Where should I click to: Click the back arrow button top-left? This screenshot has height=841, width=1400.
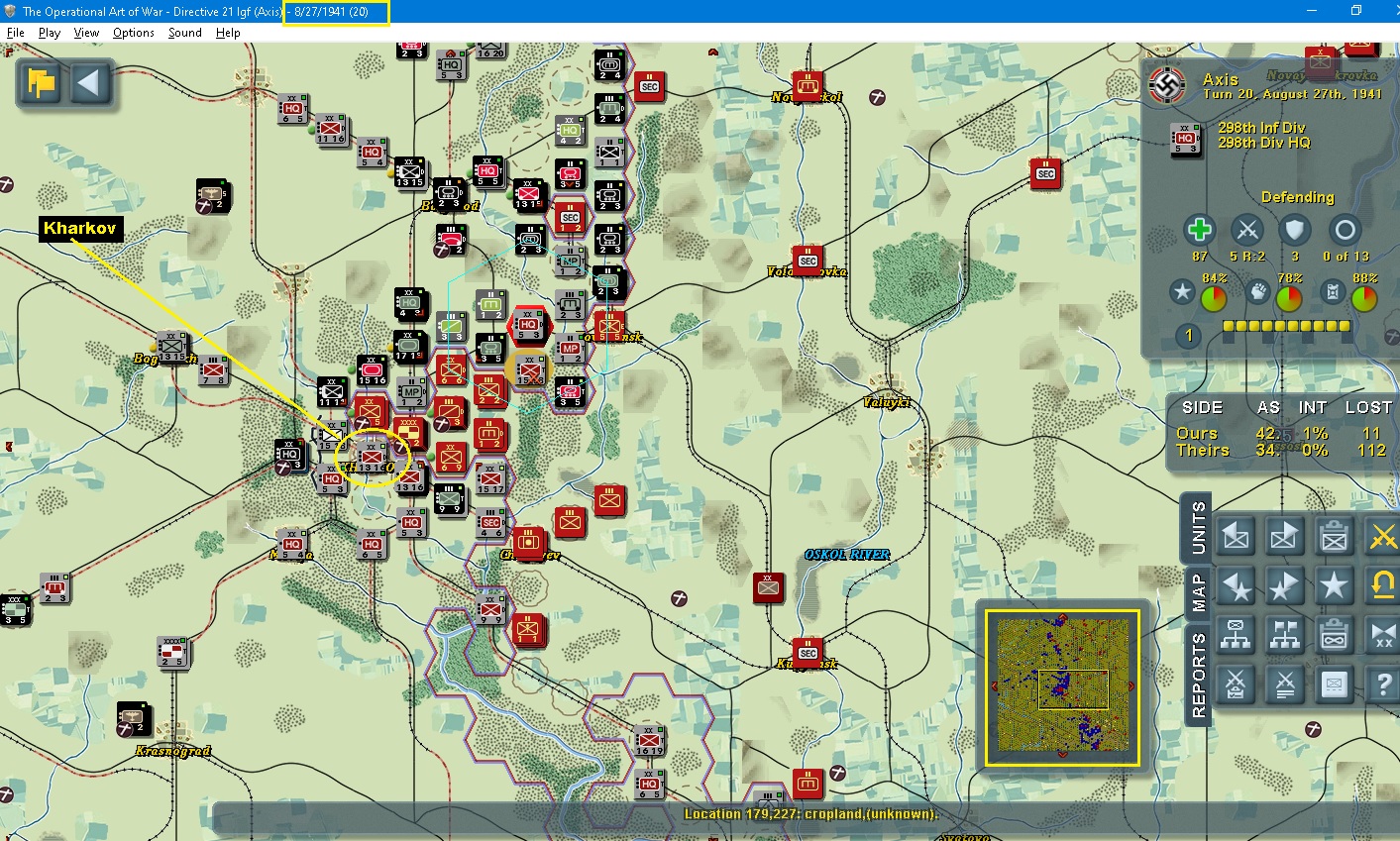(90, 84)
